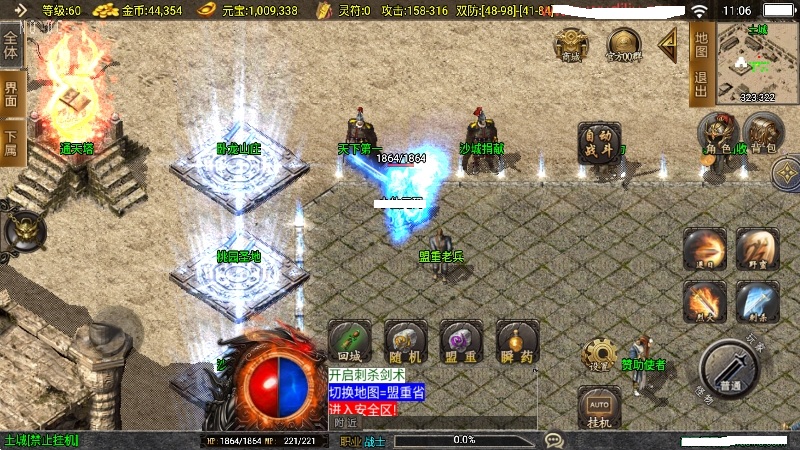This screenshot has width=800, height=450.
Task: Collapse the top icons with the golden arrow
Action: tap(667, 42)
